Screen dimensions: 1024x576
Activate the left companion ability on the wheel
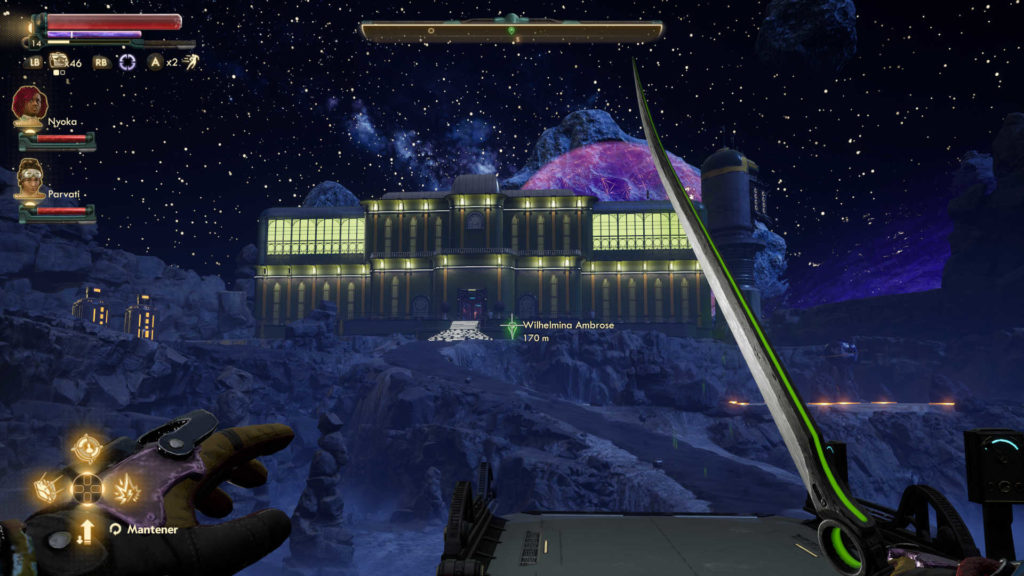(50, 489)
